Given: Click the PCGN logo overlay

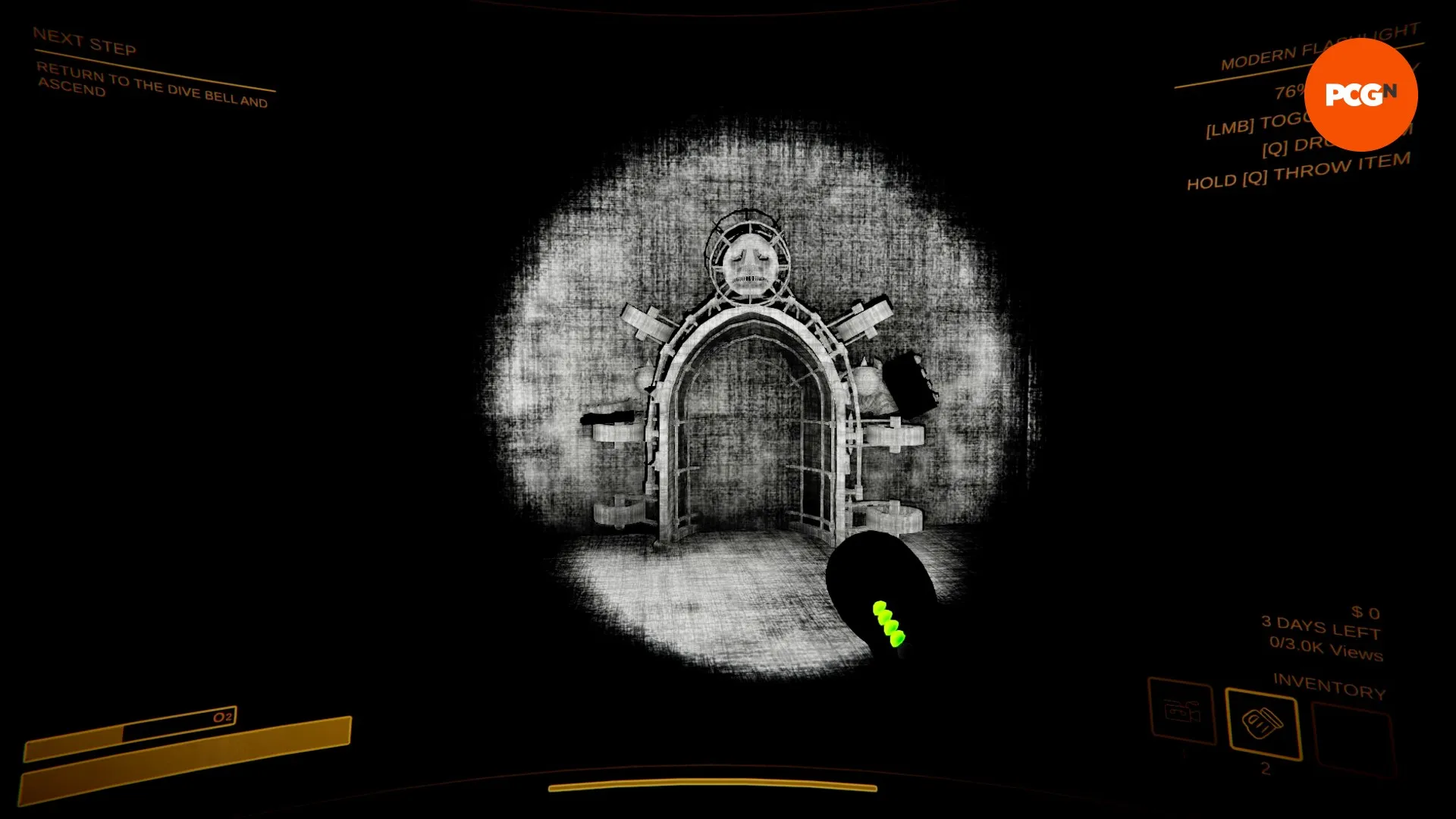Looking at the screenshot, I should pos(1360,94).
